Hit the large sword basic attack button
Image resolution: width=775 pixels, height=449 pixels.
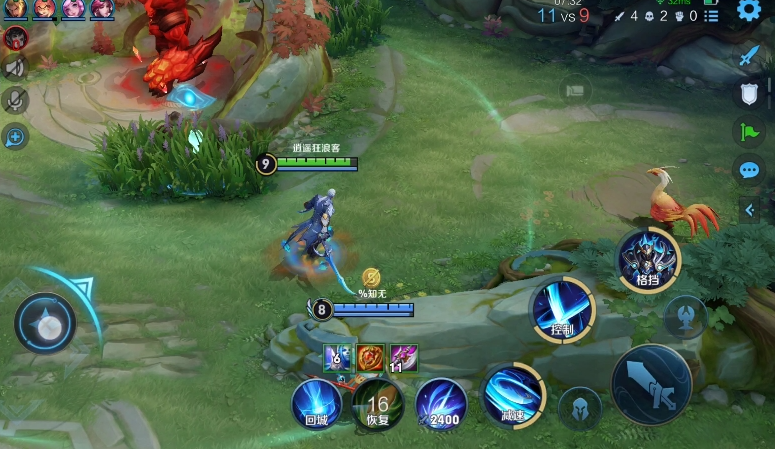click(x=650, y=383)
